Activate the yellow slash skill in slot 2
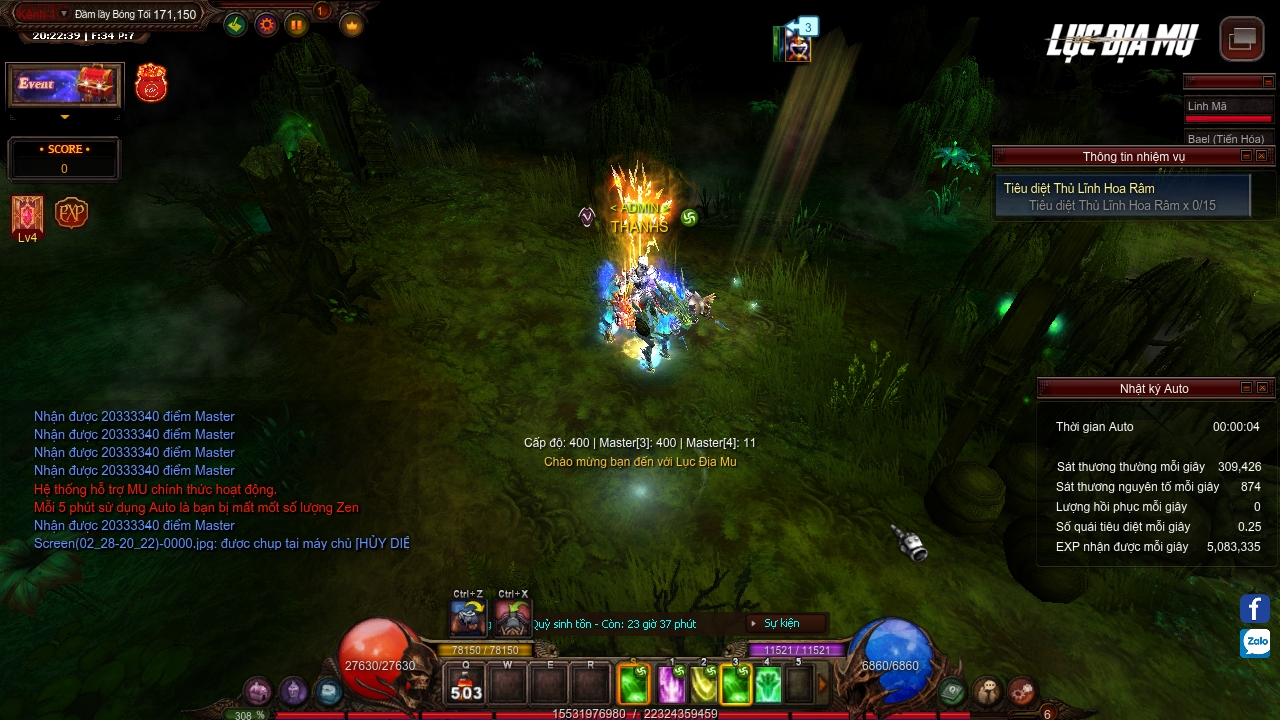The image size is (1280, 720). 703,685
